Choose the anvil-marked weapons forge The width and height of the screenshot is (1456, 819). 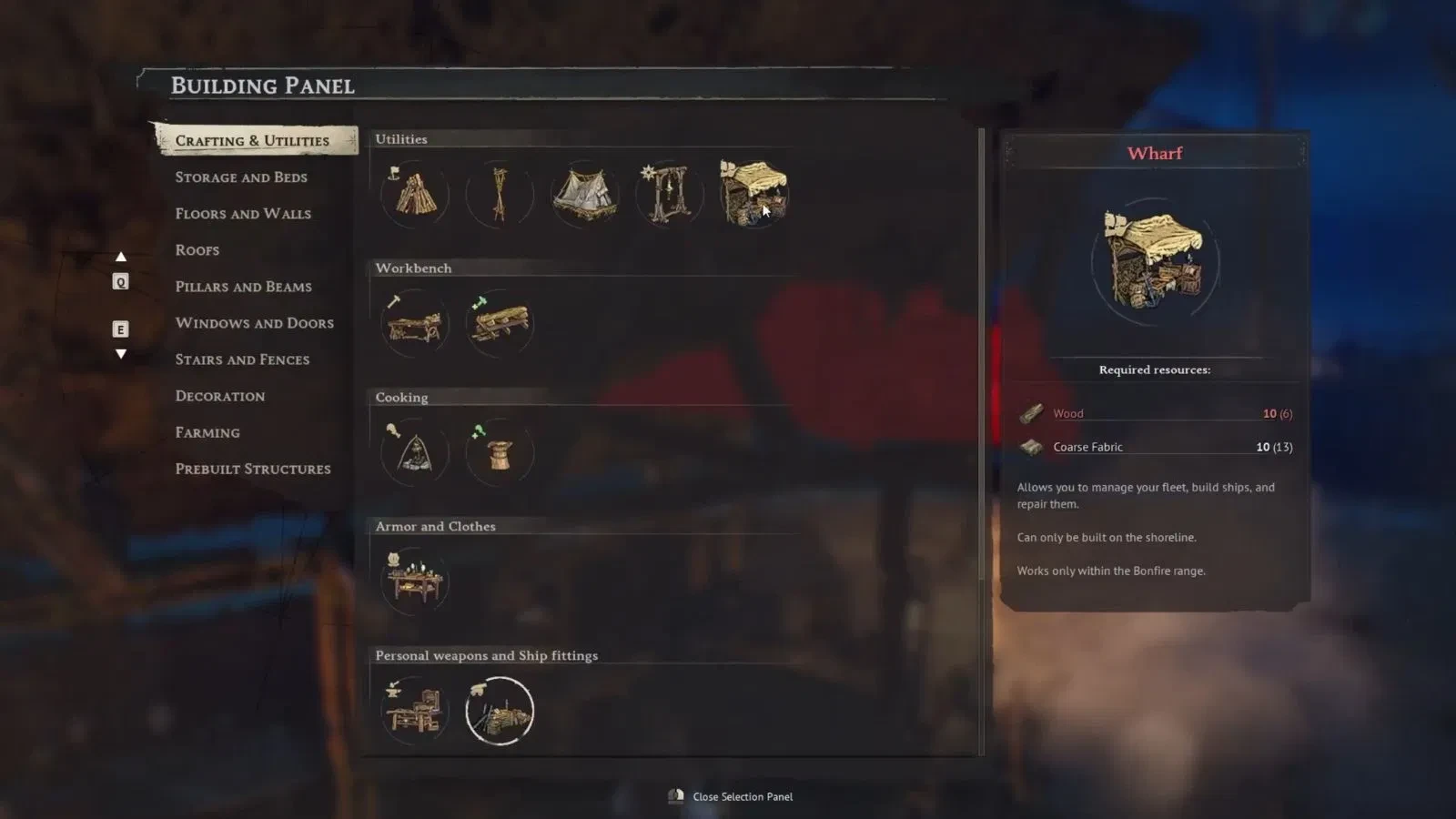click(x=415, y=711)
